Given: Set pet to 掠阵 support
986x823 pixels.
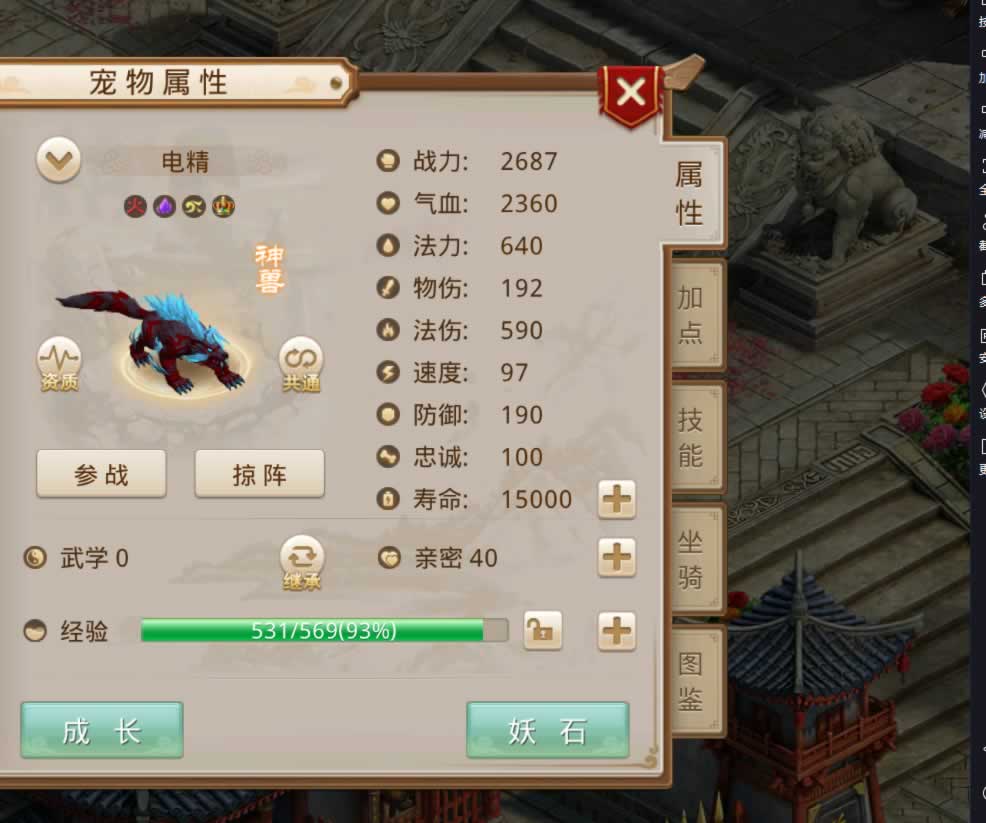Looking at the screenshot, I should point(259,474).
